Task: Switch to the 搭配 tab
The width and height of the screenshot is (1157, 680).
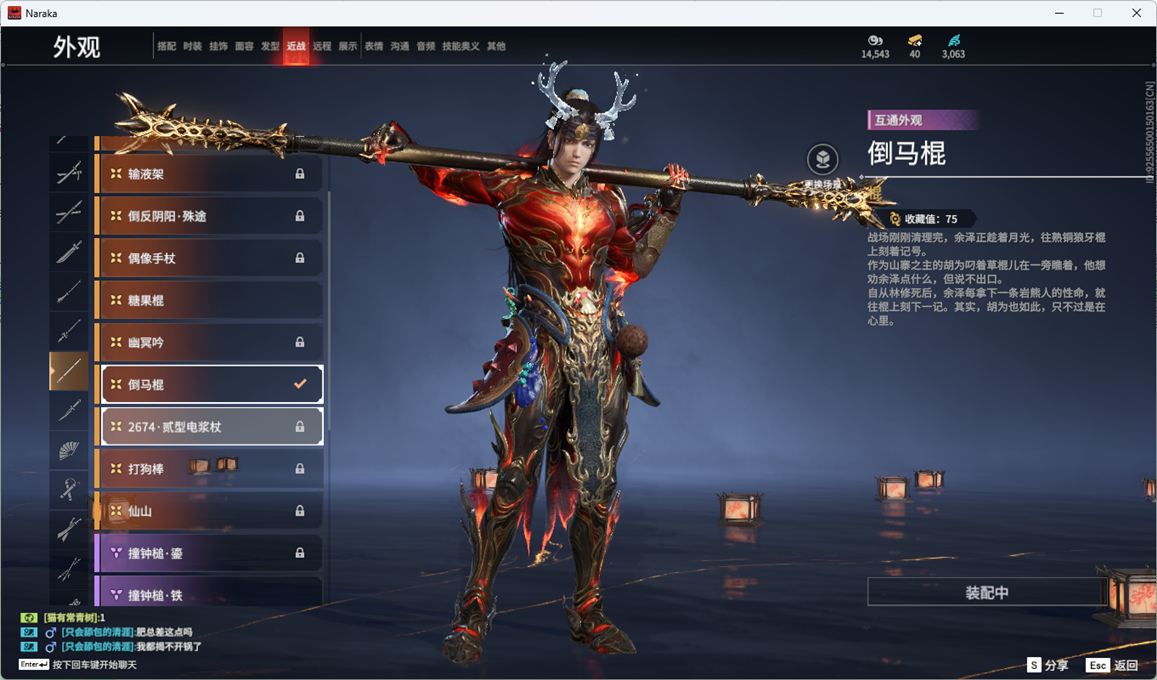Action: (166, 47)
